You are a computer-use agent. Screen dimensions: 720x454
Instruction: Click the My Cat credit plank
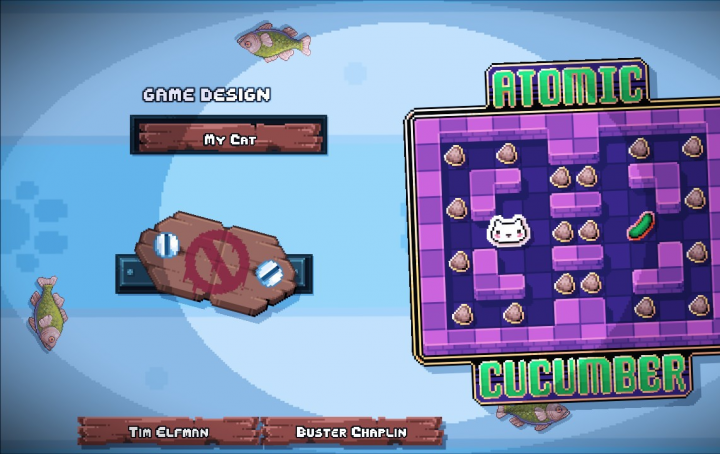pos(229,137)
